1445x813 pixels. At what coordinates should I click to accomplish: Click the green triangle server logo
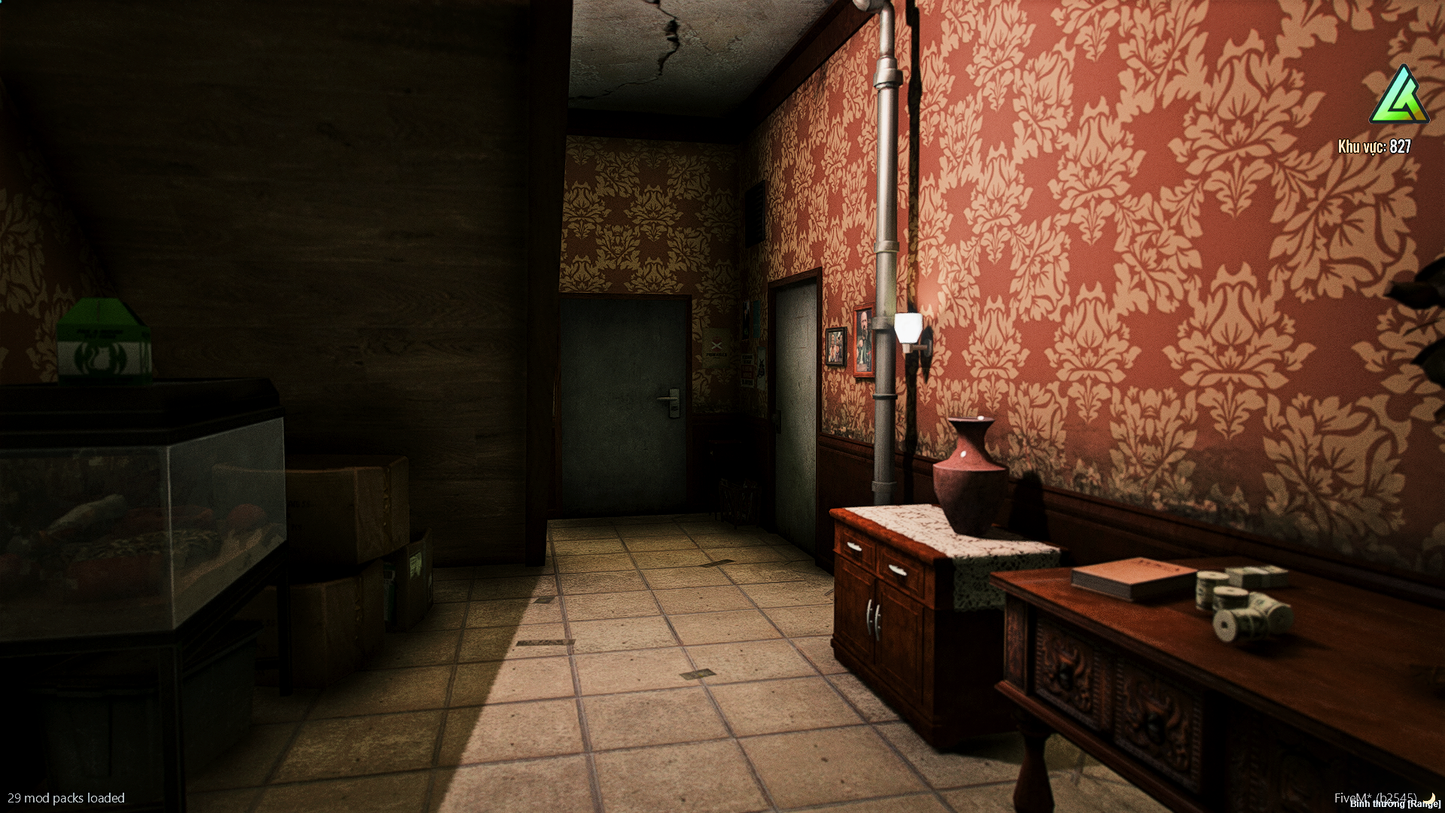(1399, 98)
